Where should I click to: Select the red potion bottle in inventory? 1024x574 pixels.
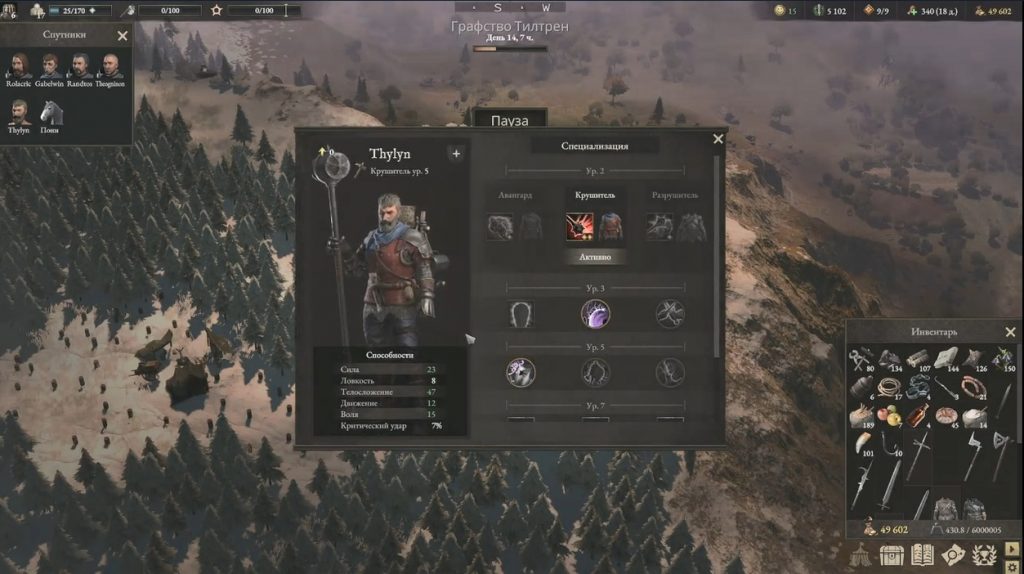pos(916,414)
